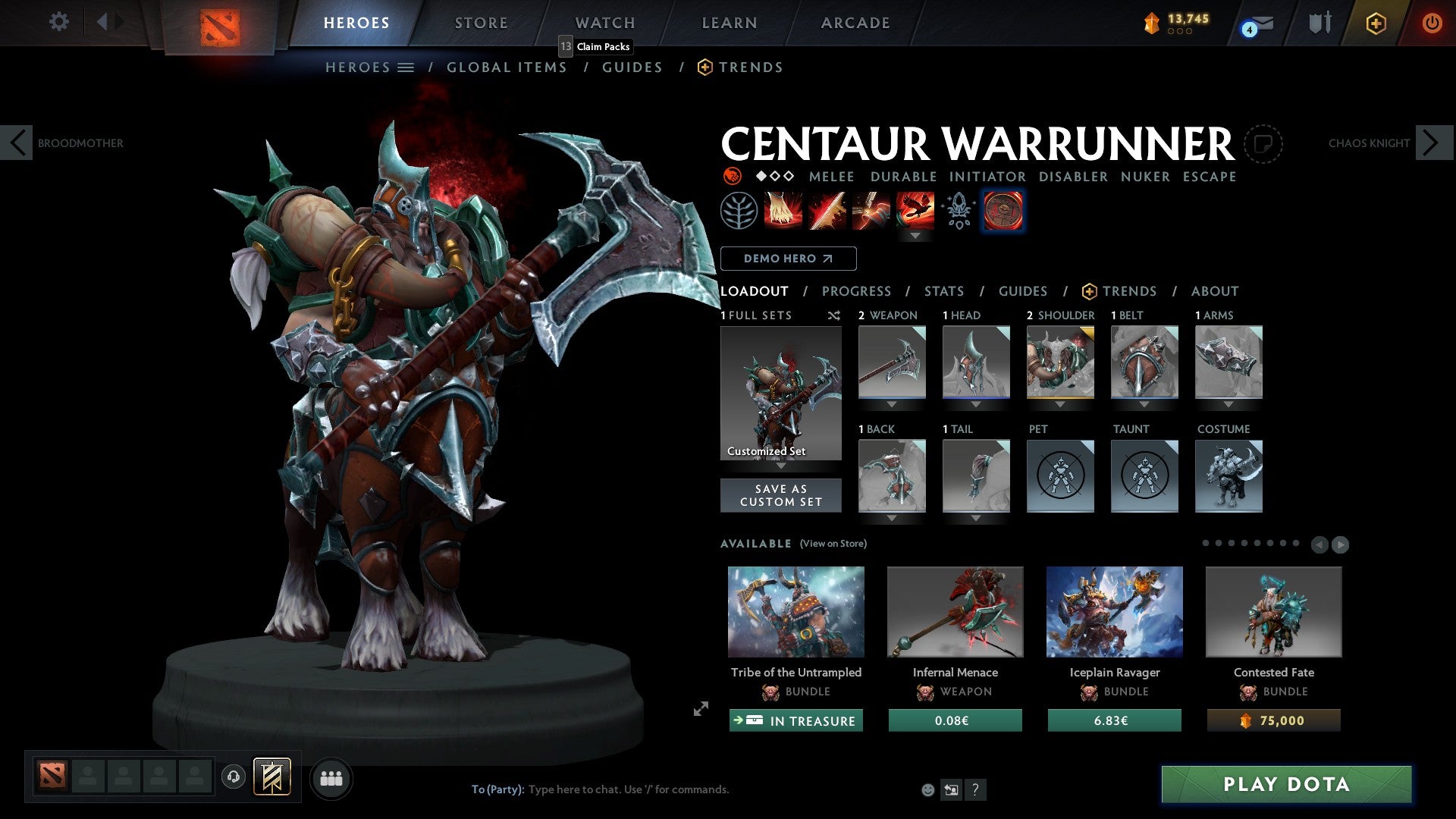The image size is (1456, 819).
Task: Open the friends list icon
Action: click(x=331, y=777)
